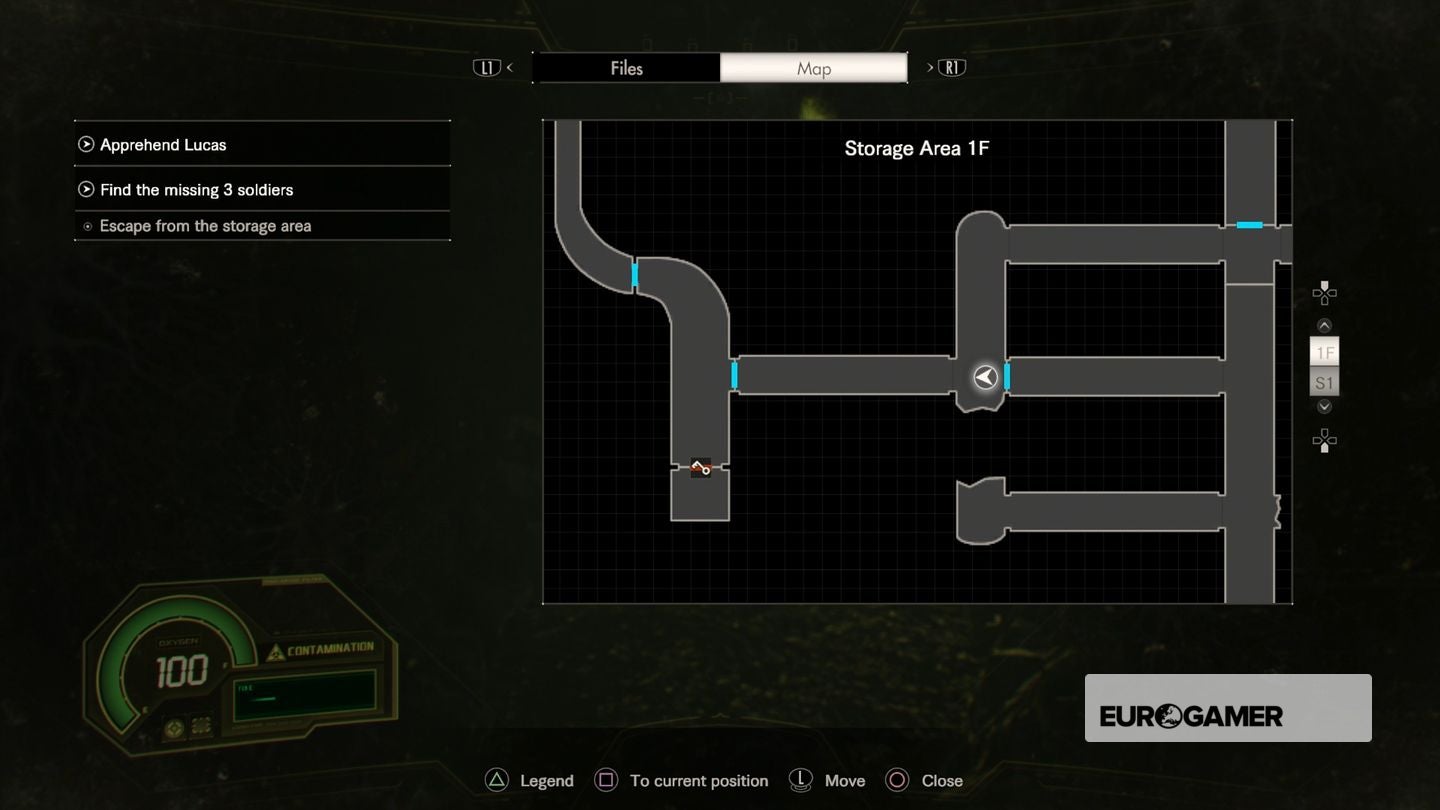The width and height of the screenshot is (1440, 810).
Task: Click the upper D-pad zoom icon
Action: click(x=1324, y=292)
